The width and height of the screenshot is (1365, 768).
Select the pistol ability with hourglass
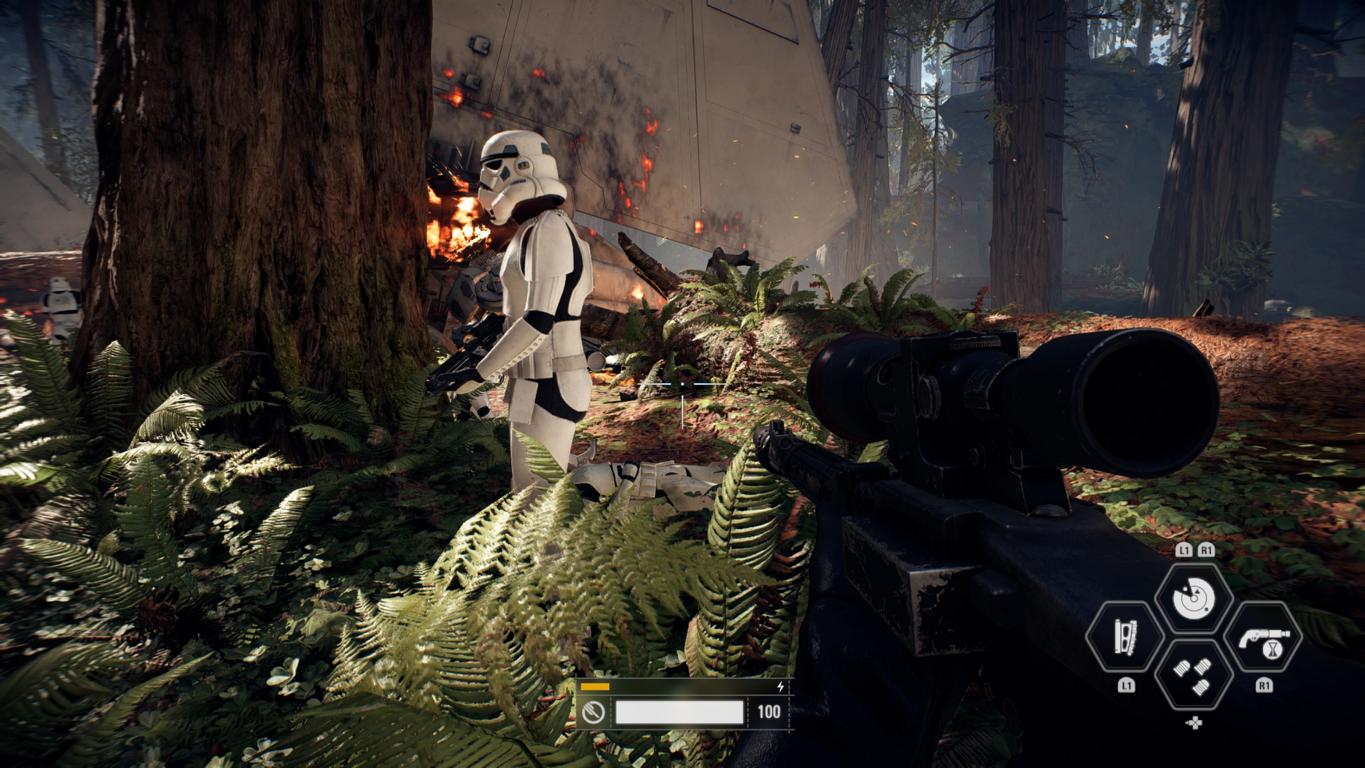point(1263,637)
